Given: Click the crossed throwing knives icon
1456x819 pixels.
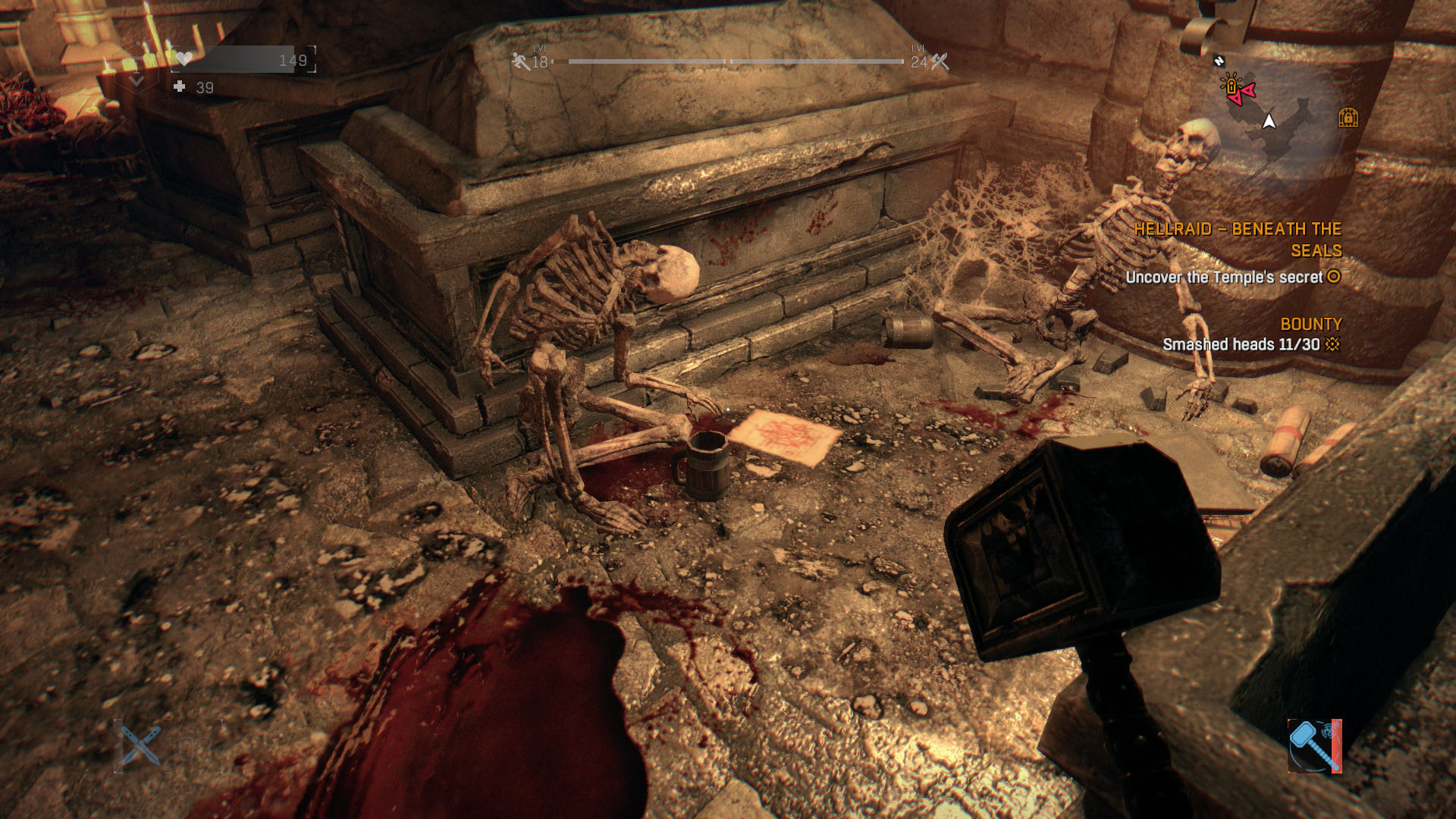Looking at the screenshot, I should 140,745.
